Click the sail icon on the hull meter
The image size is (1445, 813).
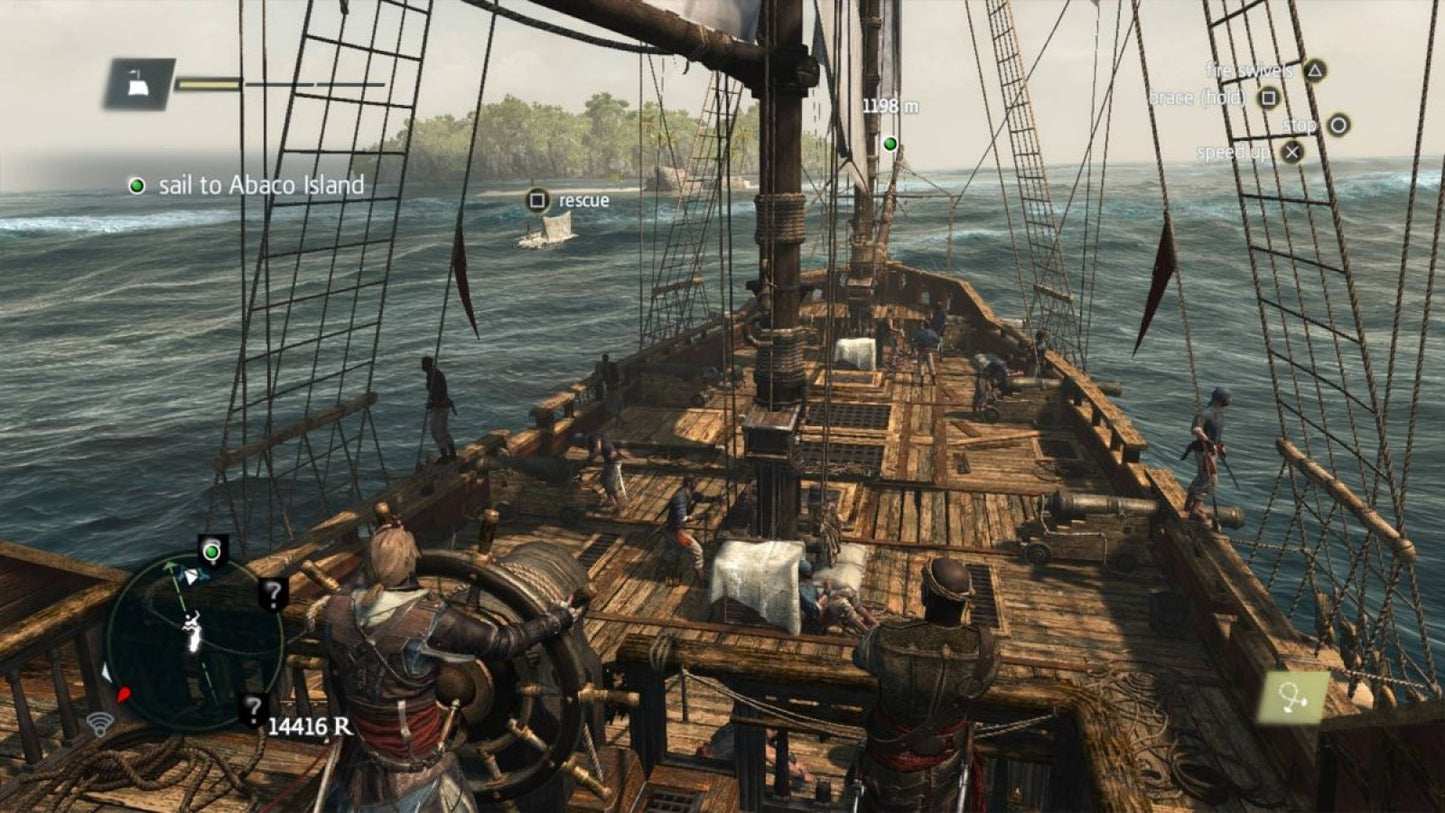(140, 85)
